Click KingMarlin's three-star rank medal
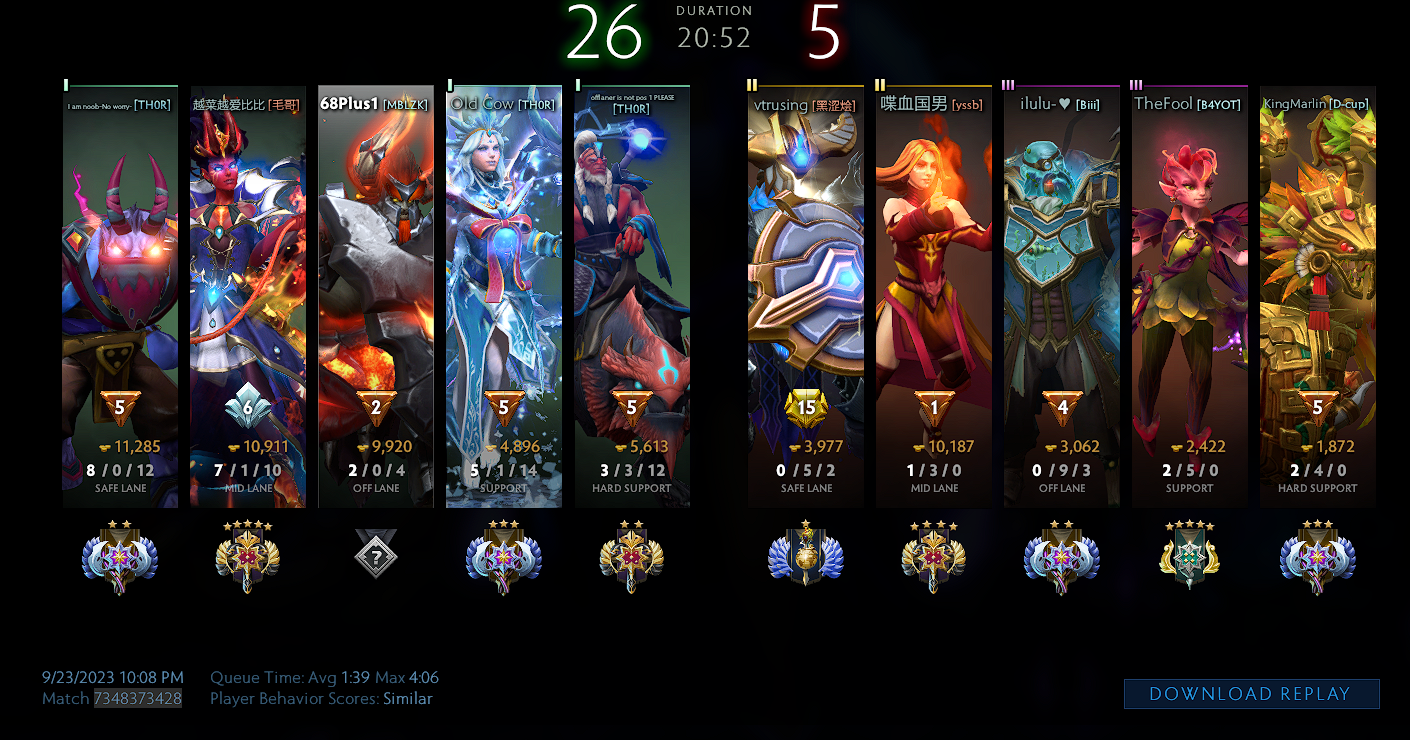The image size is (1410, 740). [1317, 558]
